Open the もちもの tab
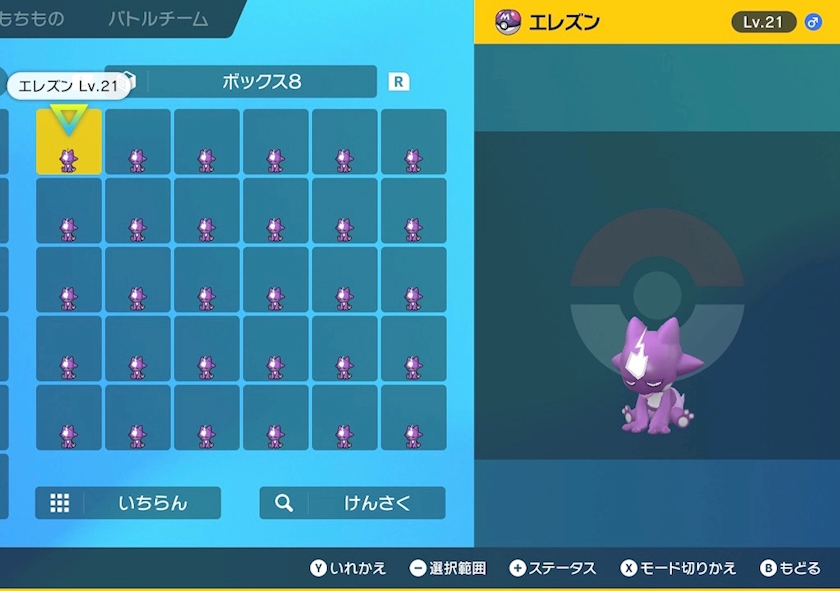The image size is (840, 591). tap(32, 19)
